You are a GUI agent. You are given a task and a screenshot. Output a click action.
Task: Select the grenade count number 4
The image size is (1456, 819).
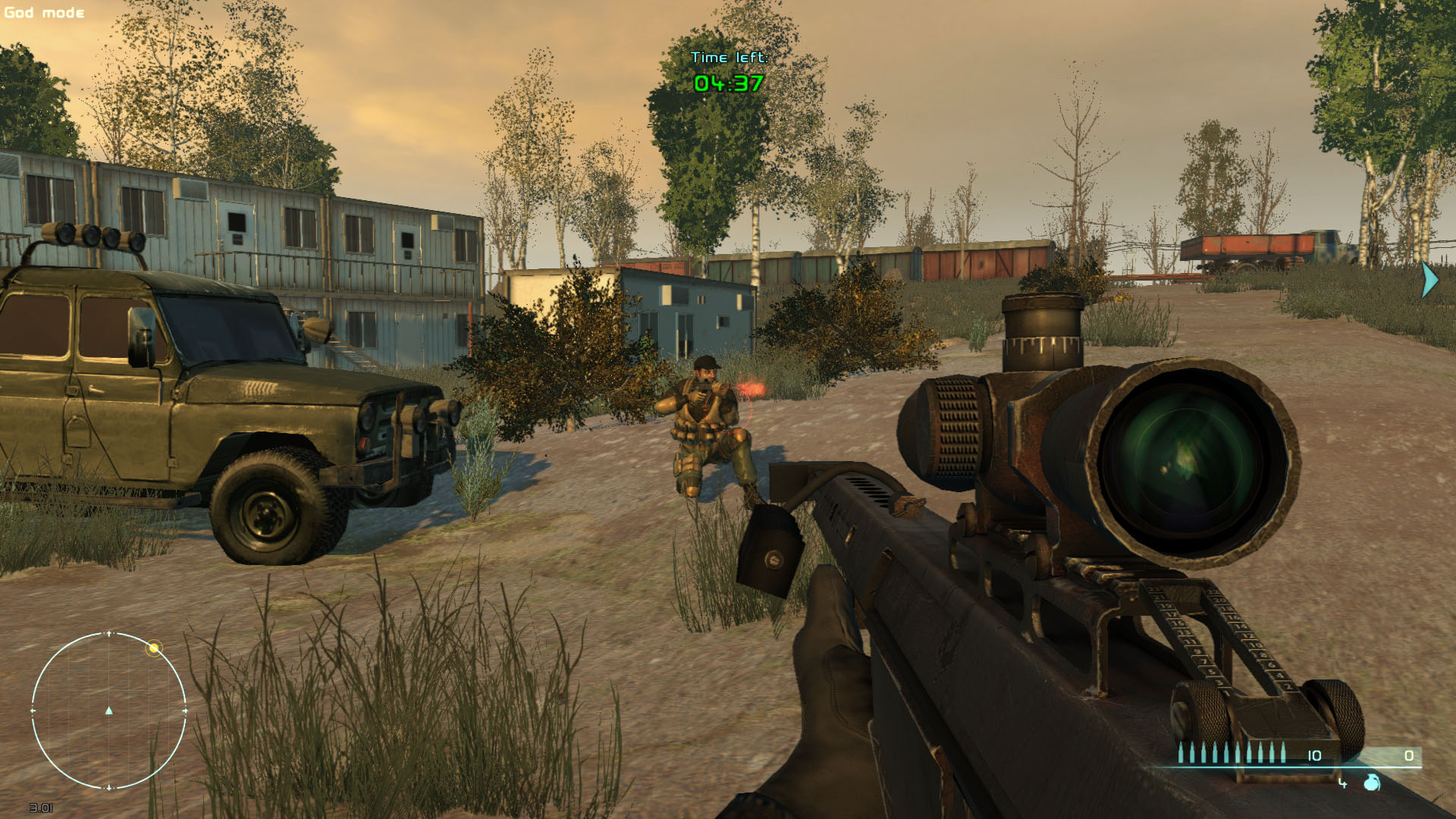pyautogui.click(x=1342, y=783)
